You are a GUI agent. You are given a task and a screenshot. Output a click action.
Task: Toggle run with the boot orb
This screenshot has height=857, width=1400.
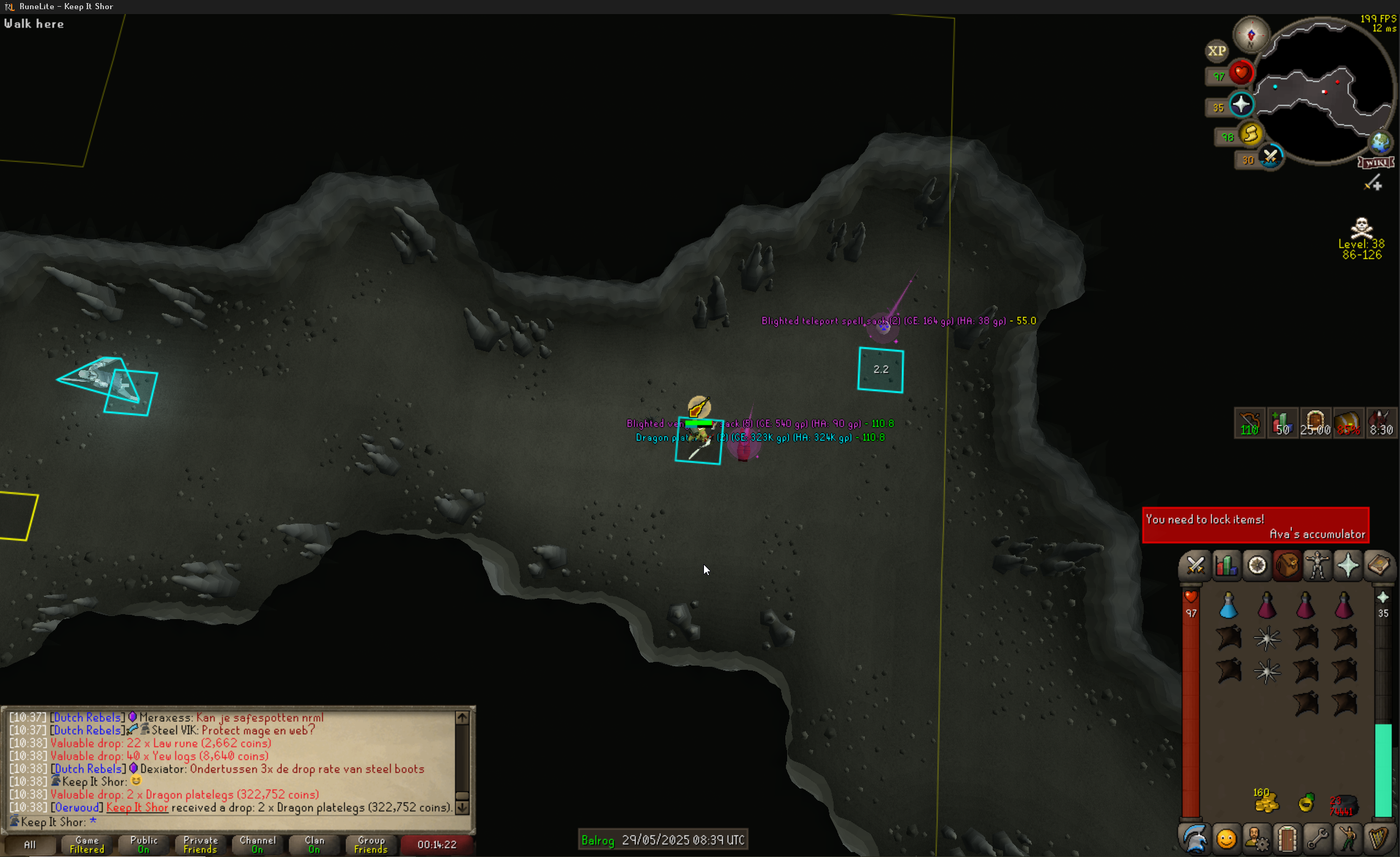(x=1250, y=134)
